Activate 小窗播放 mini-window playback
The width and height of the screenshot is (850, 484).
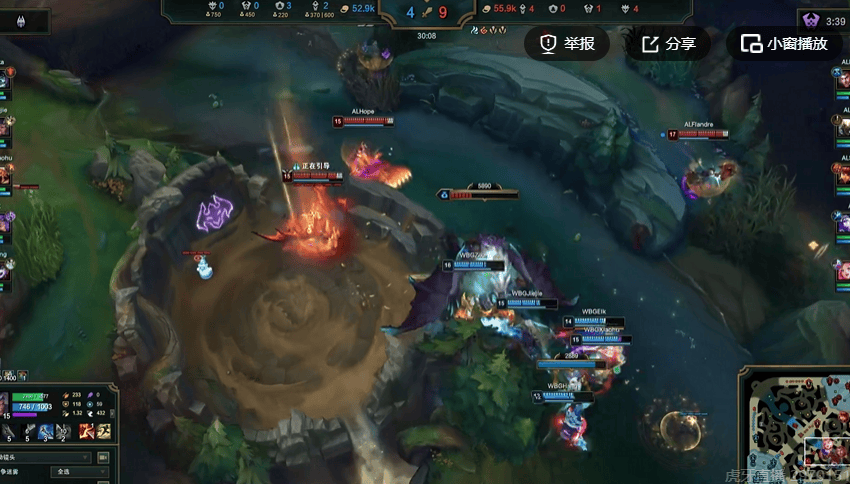point(785,44)
